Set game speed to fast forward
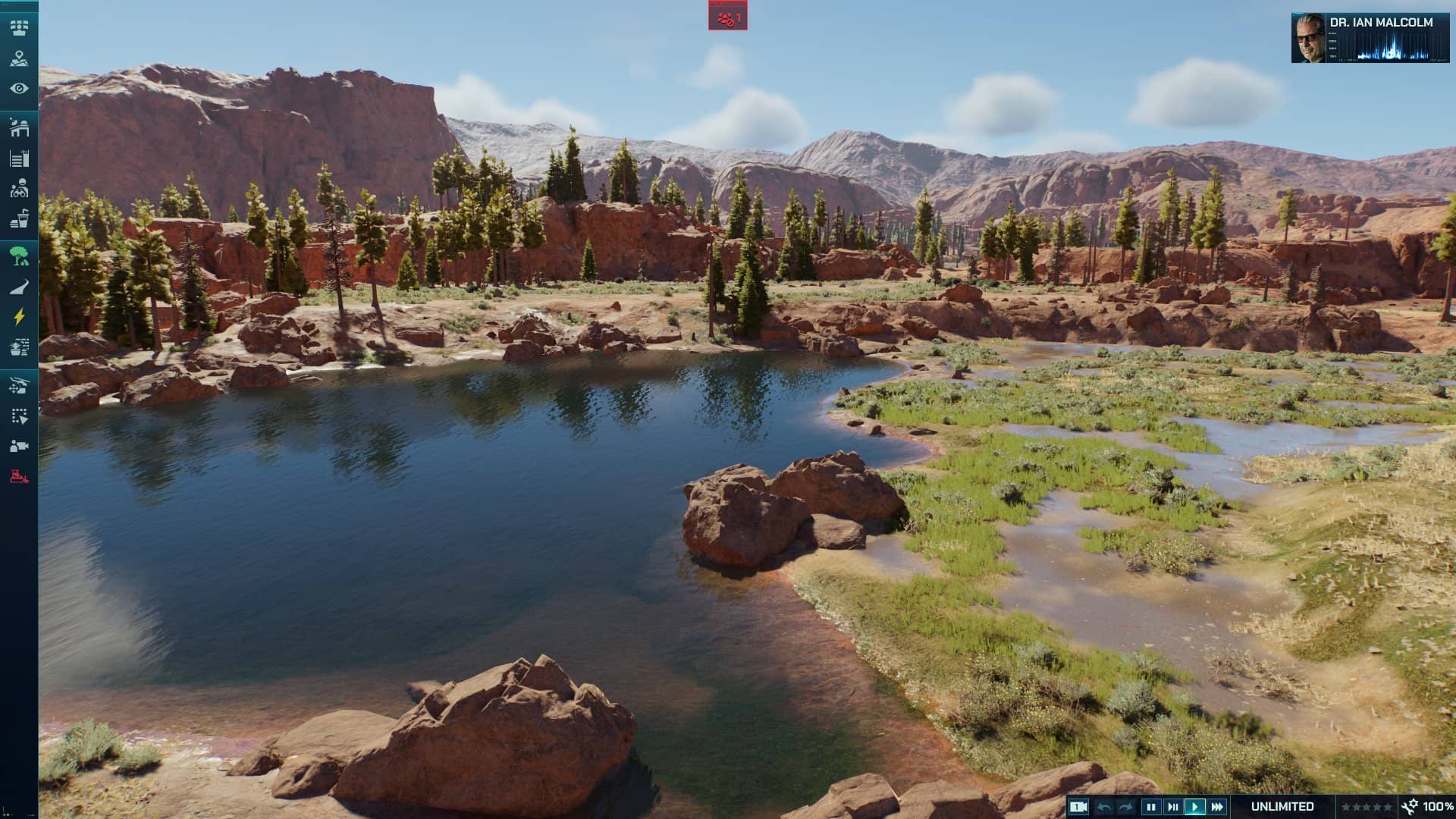This screenshot has height=819, width=1456. 1217,807
